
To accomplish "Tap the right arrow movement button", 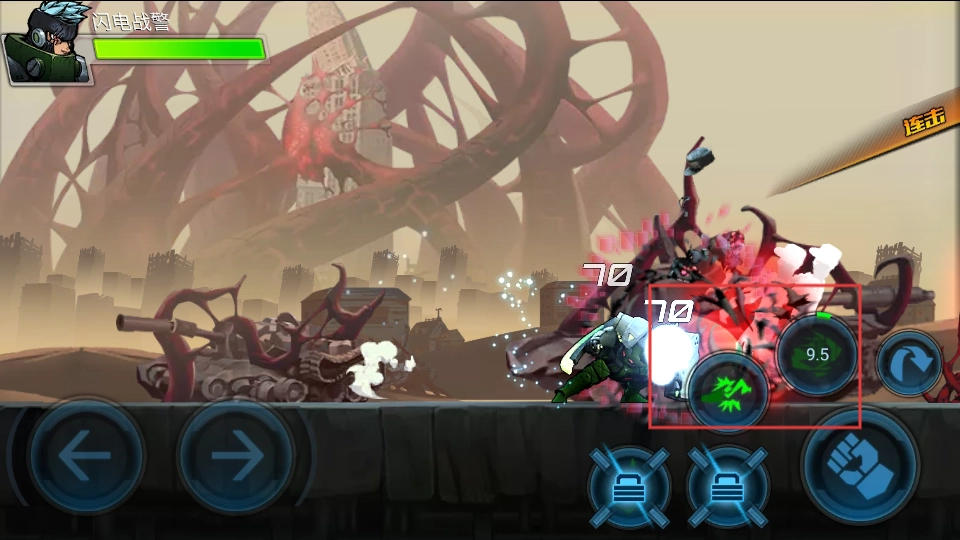I will 235,457.
